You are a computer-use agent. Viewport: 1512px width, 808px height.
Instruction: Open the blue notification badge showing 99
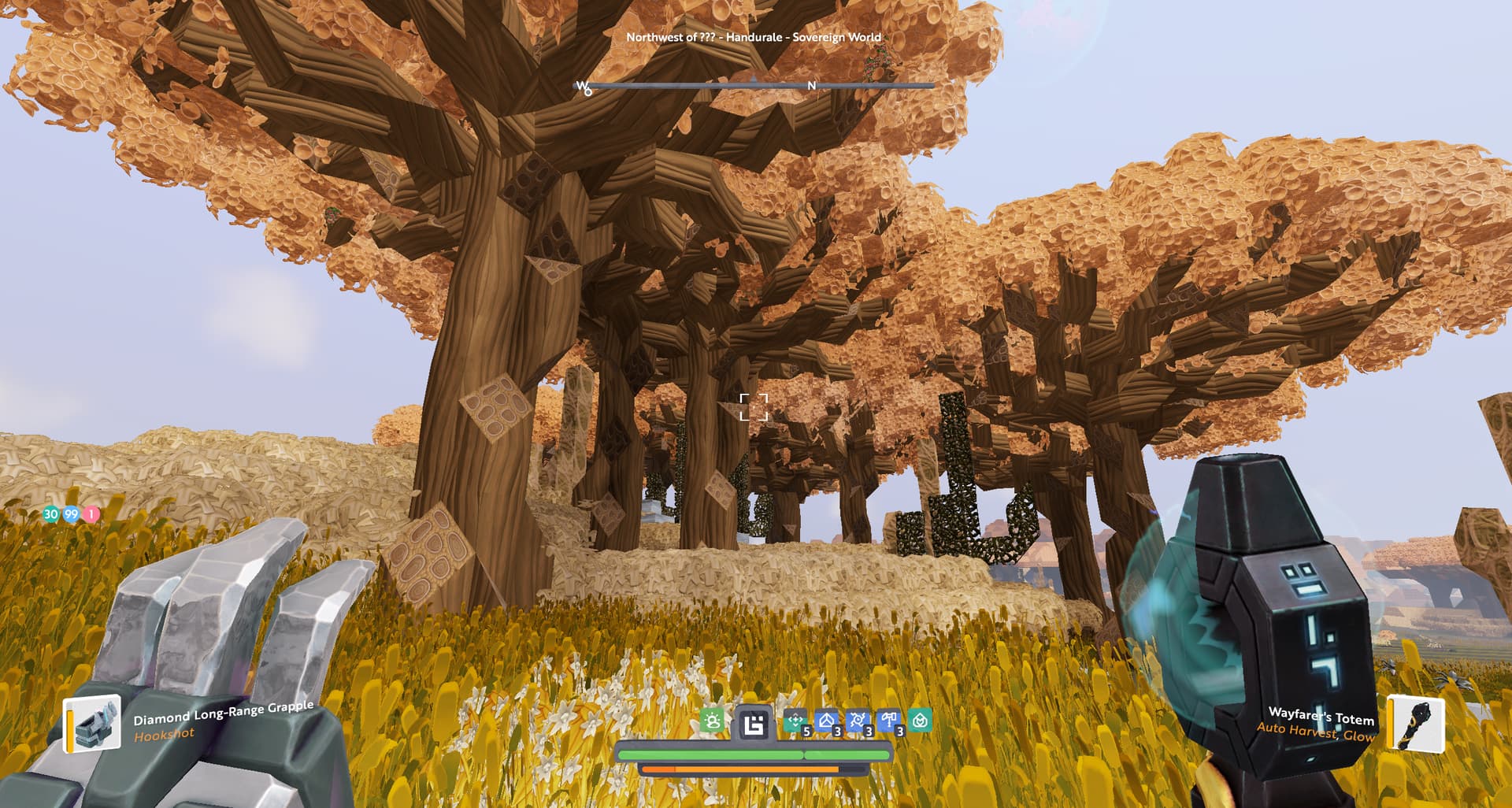point(72,514)
